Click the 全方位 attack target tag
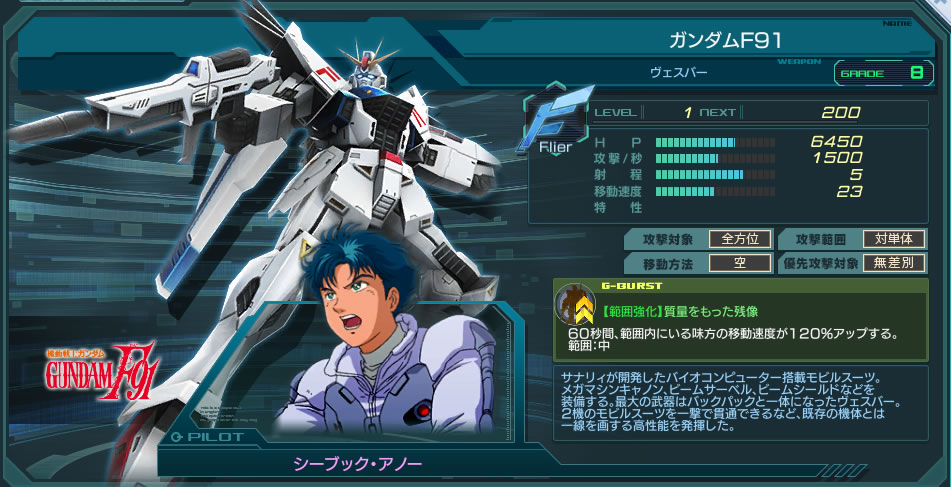The image size is (951, 487). tap(739, 239)
